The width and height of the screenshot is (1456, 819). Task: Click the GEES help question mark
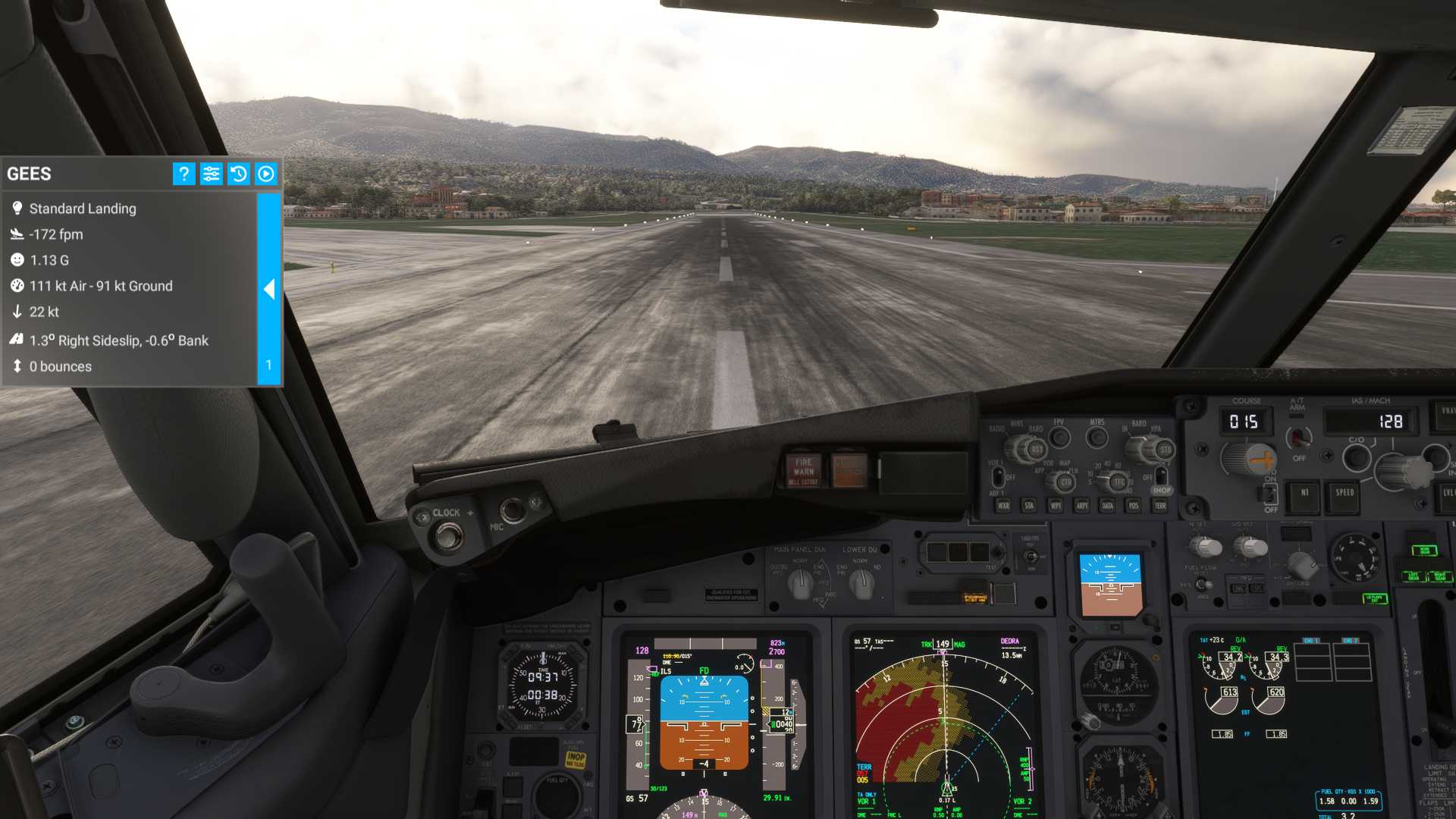coord(184,174)
